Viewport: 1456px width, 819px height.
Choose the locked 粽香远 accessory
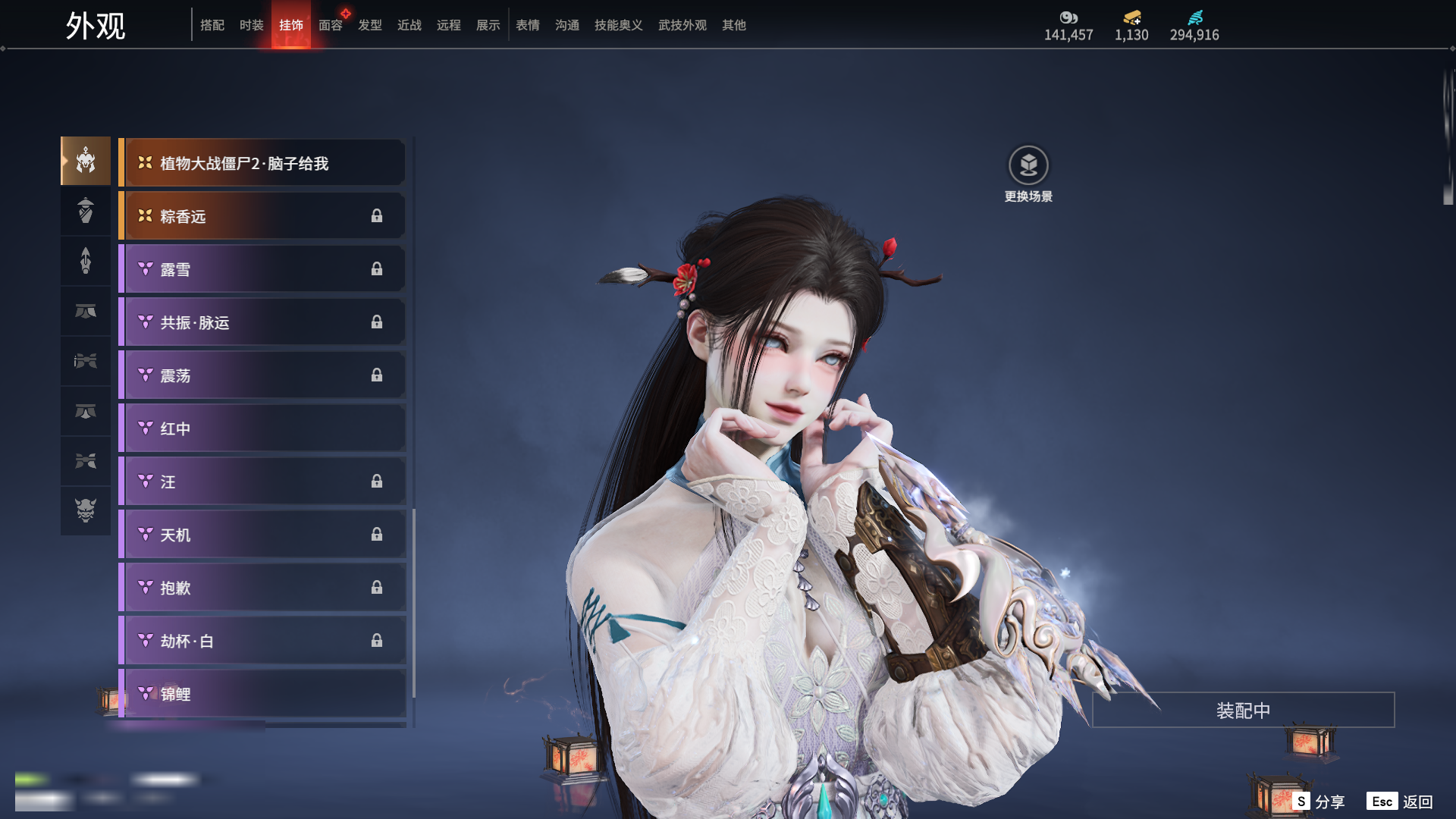click(x=262, y=216)
